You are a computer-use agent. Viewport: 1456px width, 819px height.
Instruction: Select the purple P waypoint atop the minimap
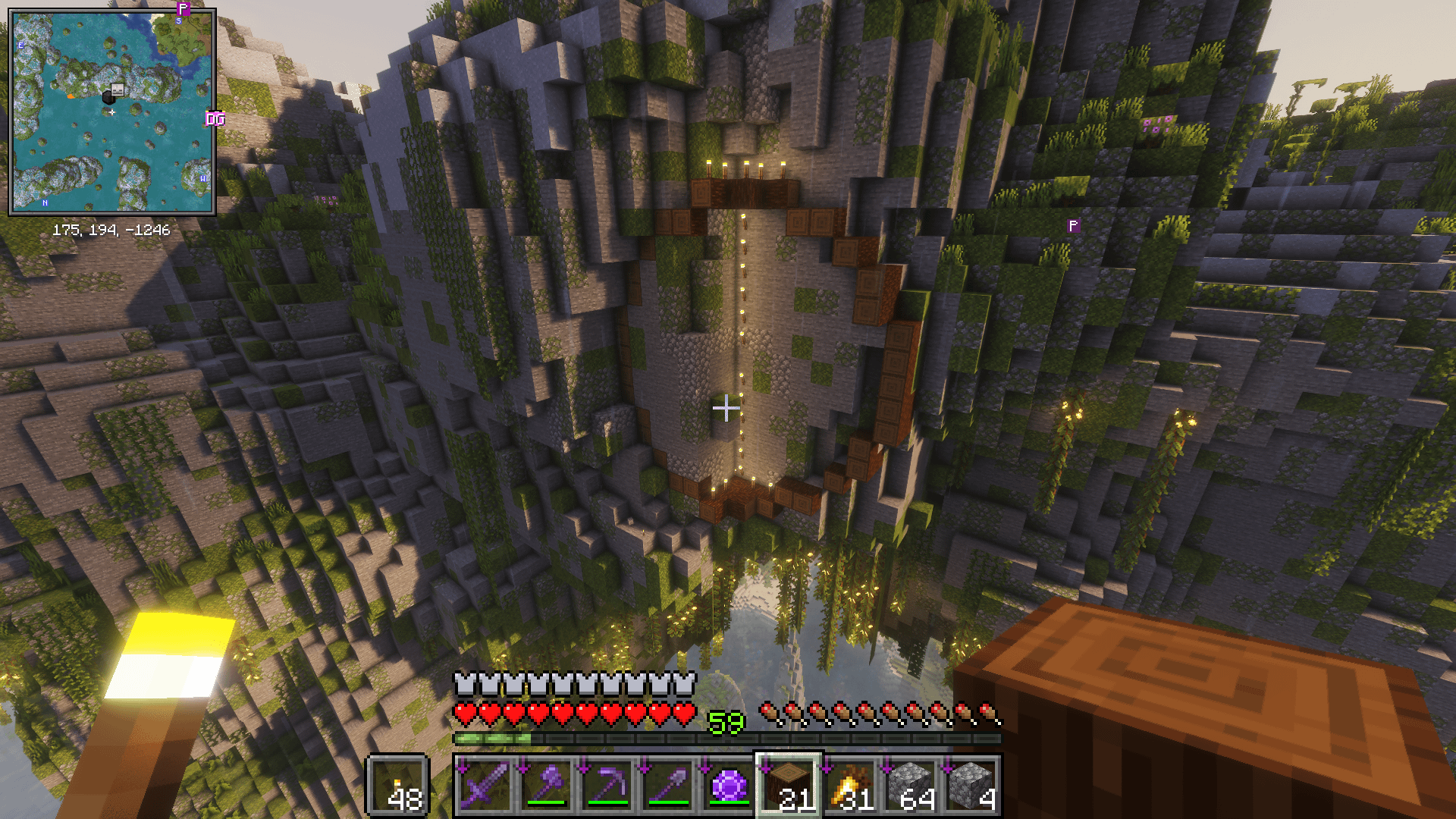coord(183,9)
